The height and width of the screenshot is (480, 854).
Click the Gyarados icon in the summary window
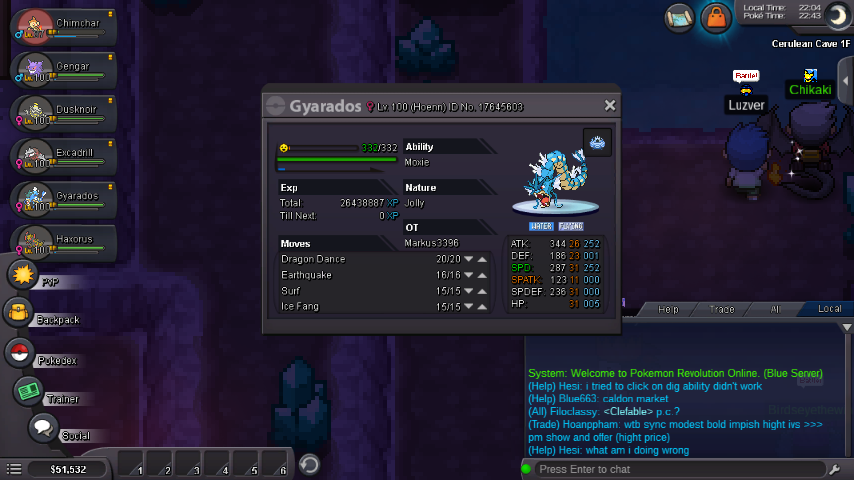(597, 143)
